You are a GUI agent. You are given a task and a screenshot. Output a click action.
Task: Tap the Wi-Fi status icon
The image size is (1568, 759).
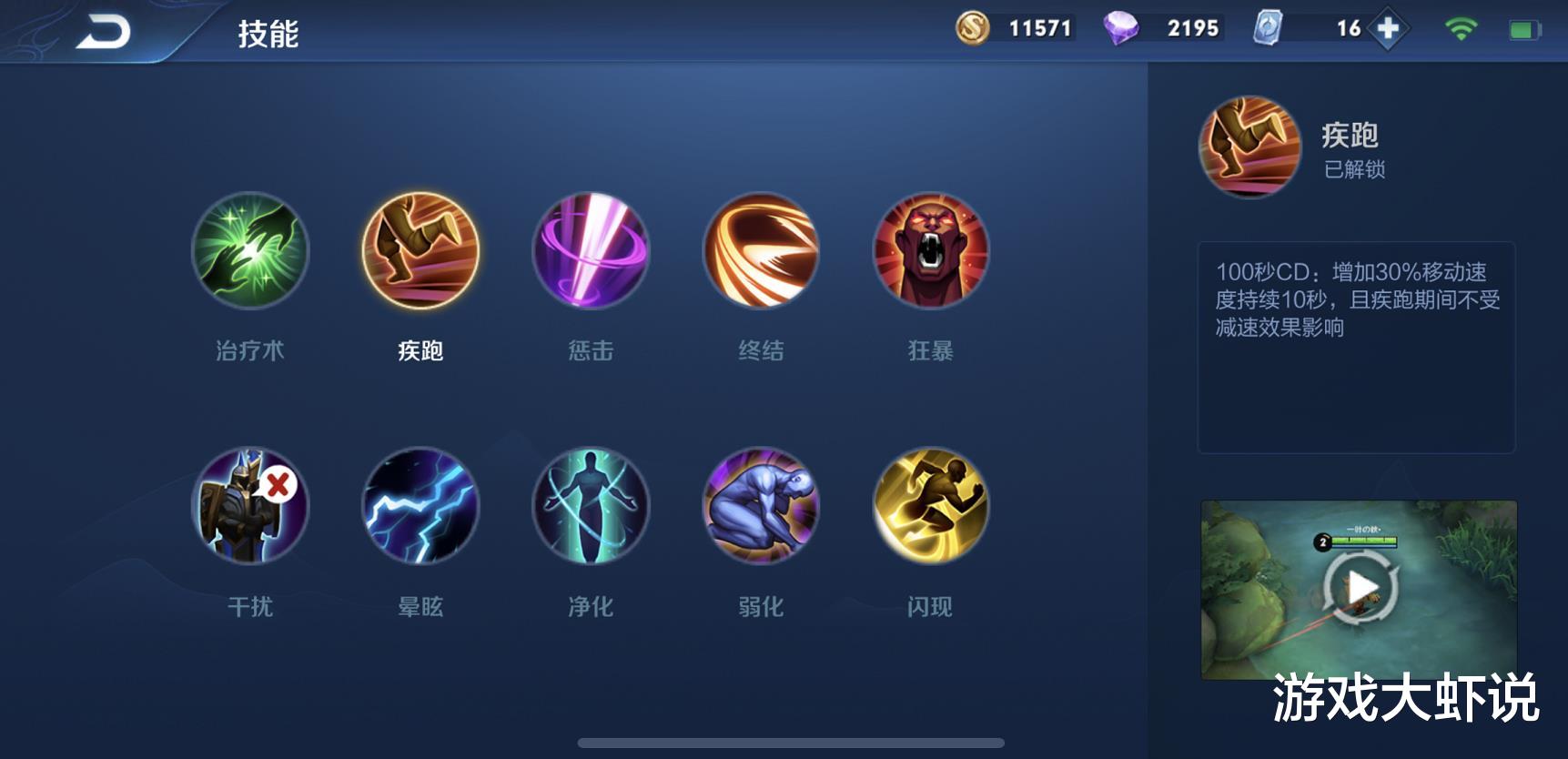(x=1460, y=28)
